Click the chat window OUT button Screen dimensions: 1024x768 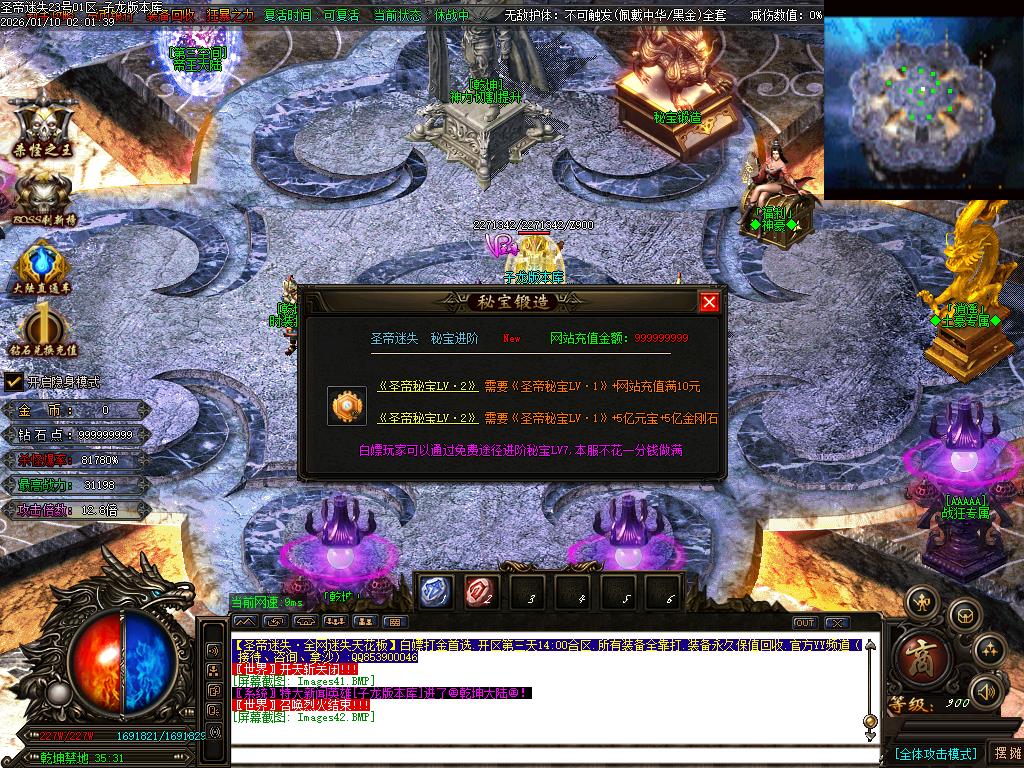click(805, 623)
